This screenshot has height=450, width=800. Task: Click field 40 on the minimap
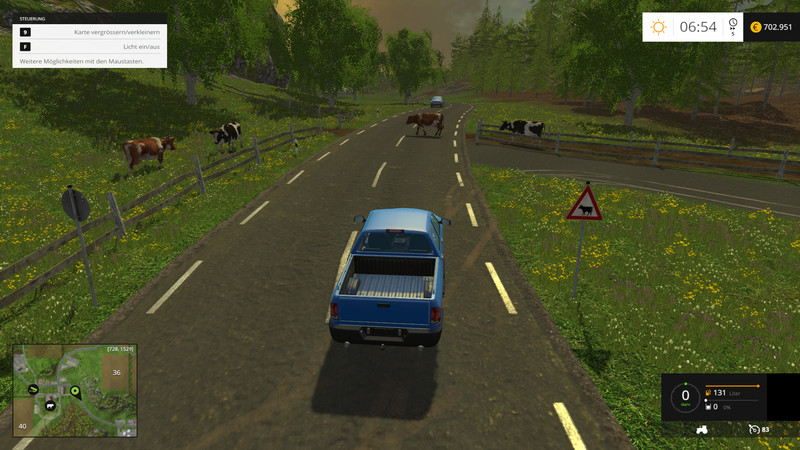[x=21, y=426]
